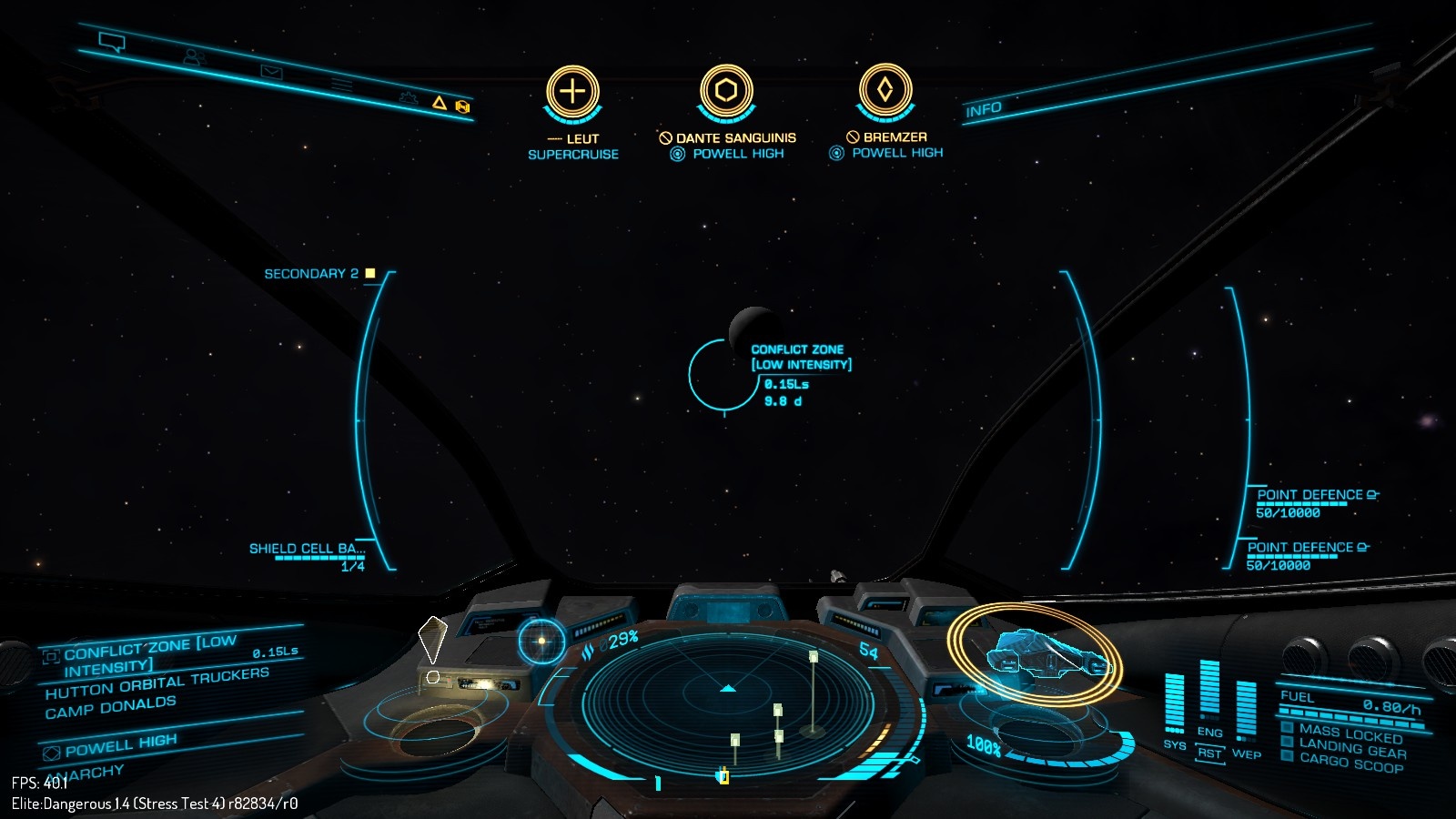The width and height of the screenshot is (1456, 819).
Task: Select the Leut supercruise wing member icon
Action: (x=572, y=92)
